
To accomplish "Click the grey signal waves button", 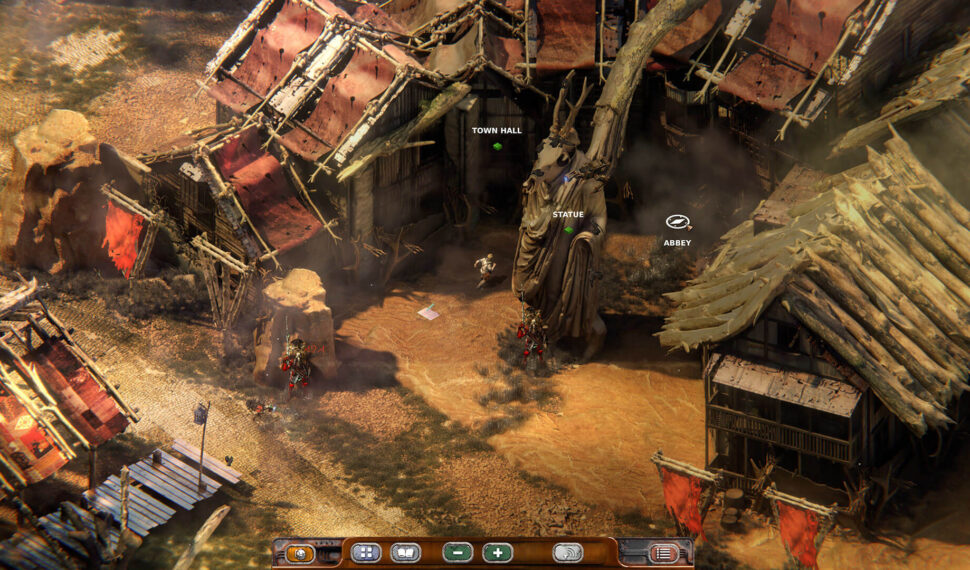I will click(568, 553).
